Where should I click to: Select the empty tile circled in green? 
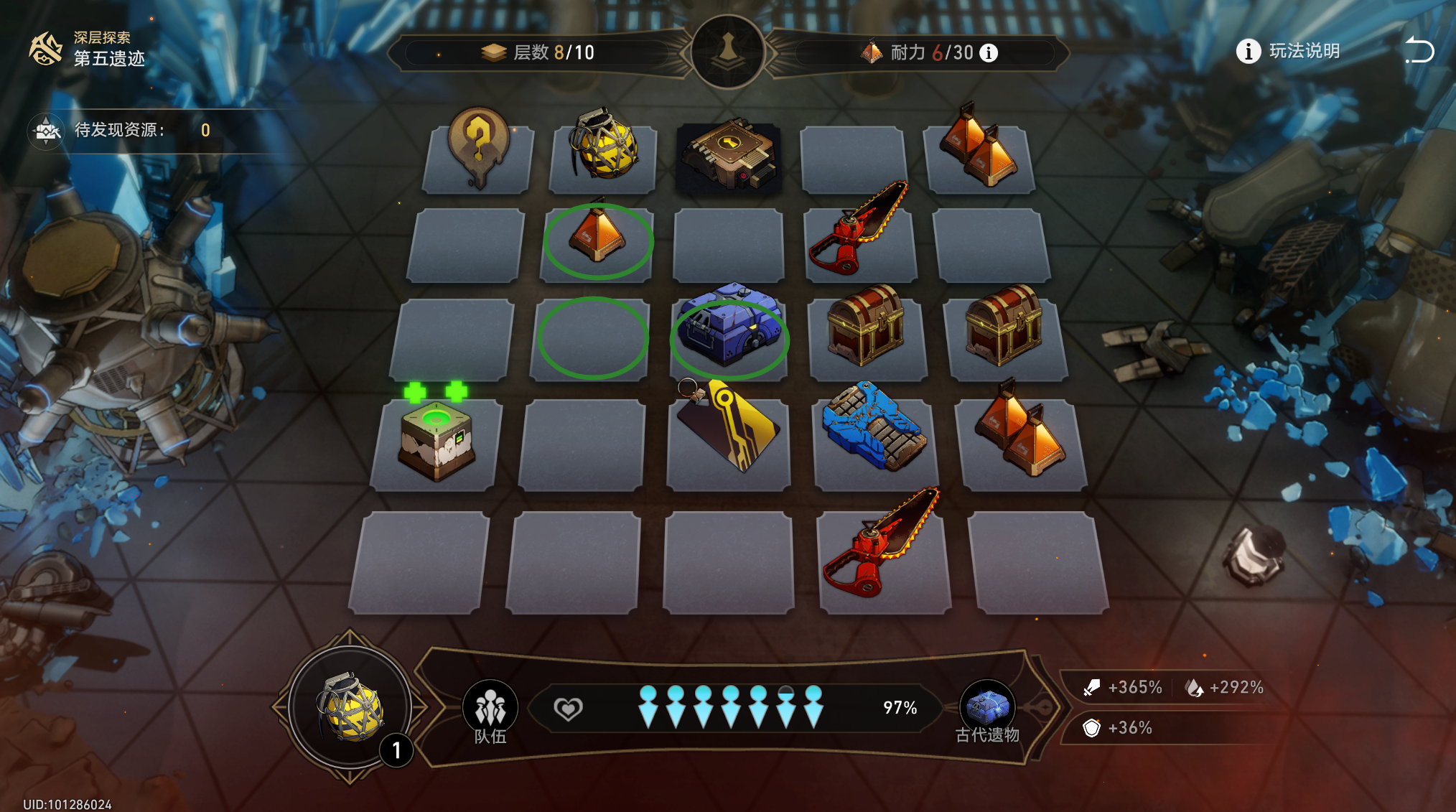click(x=592, y=337)
